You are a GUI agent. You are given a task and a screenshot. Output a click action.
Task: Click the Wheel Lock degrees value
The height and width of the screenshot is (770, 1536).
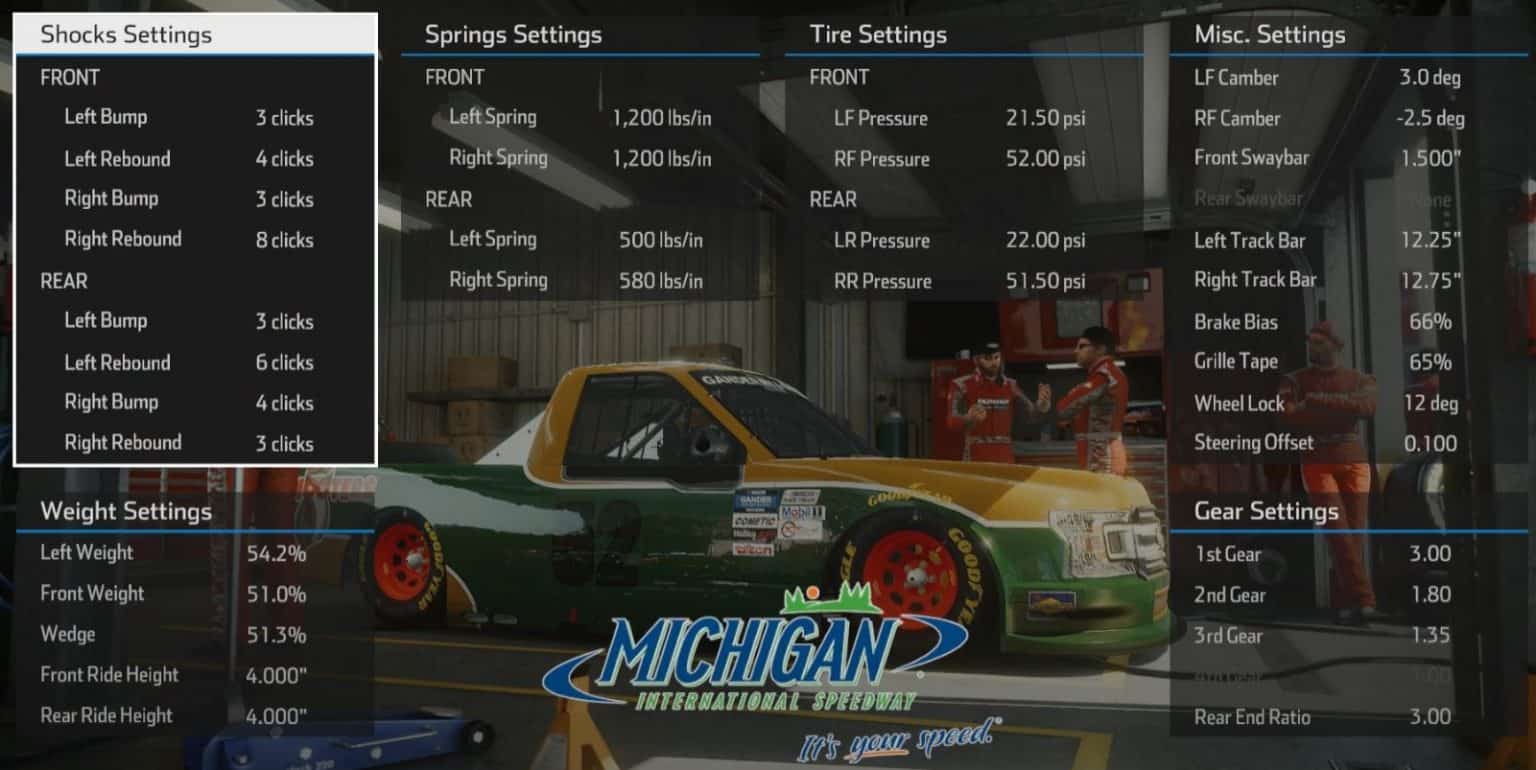pyautogui.click(x=1428, y=403)
